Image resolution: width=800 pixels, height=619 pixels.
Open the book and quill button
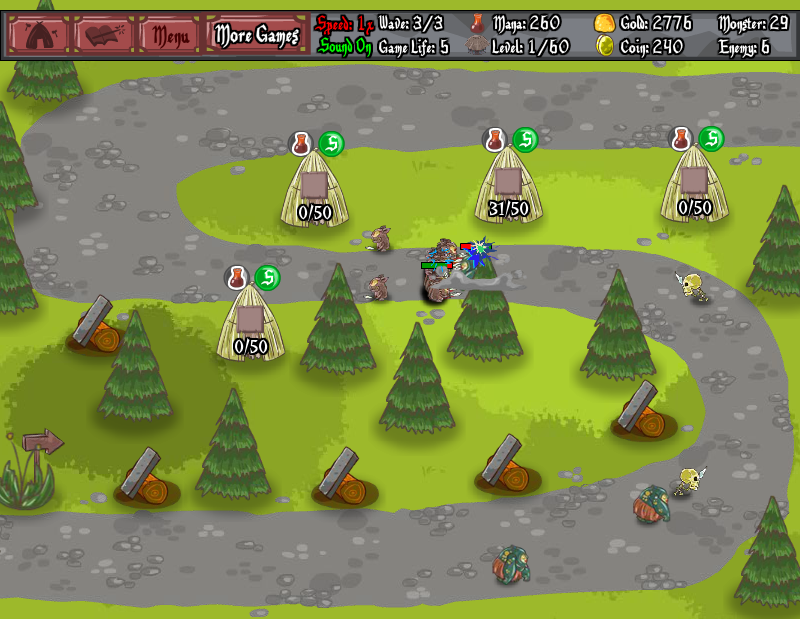click(x=104, y=35)
